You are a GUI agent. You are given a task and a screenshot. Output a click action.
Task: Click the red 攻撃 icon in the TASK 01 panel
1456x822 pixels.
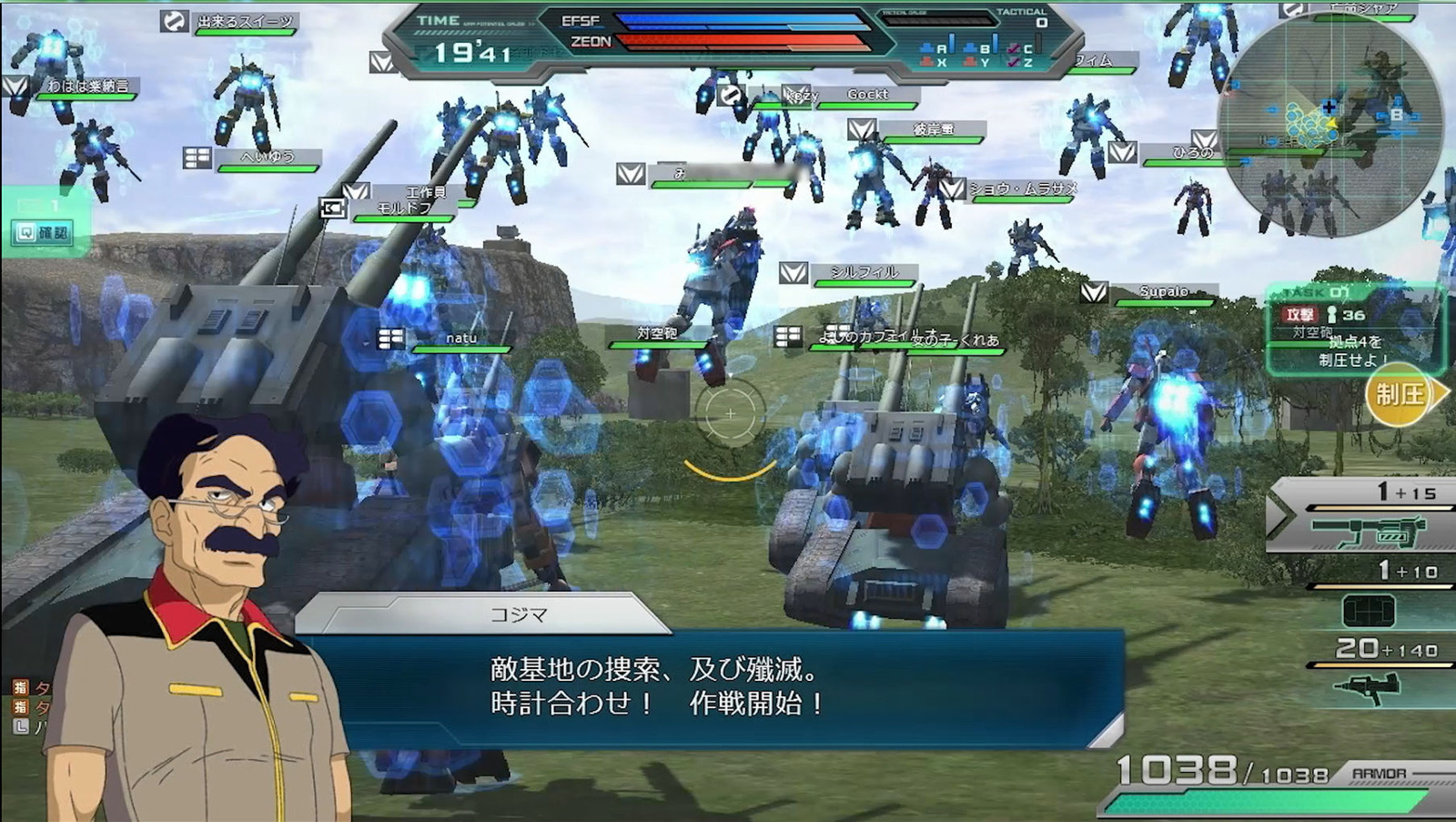click(x=1299, y=314)
